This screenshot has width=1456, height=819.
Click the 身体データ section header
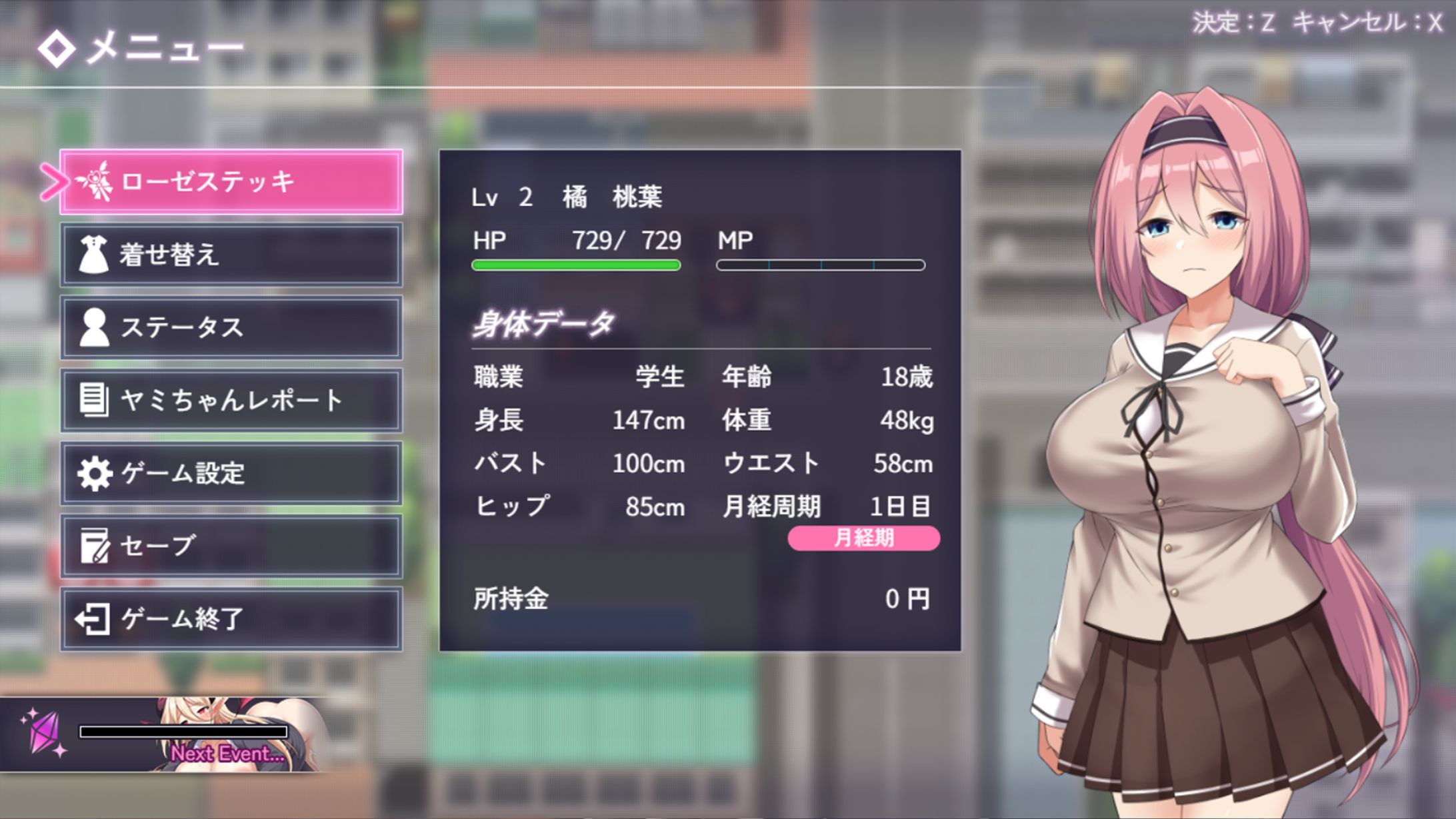(x=542, y=325)
